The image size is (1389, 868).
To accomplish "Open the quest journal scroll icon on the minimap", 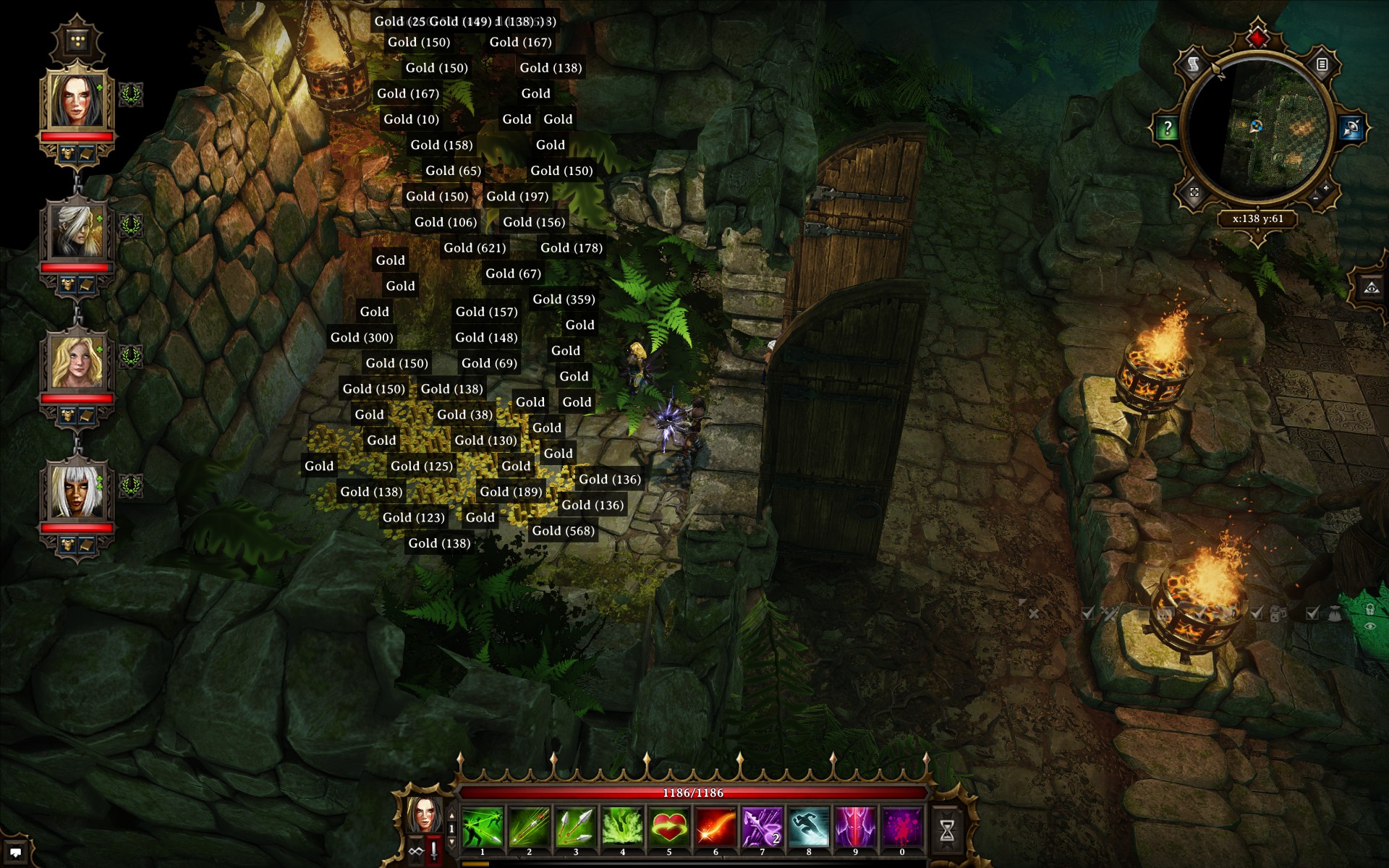I will click(1192, 64).
